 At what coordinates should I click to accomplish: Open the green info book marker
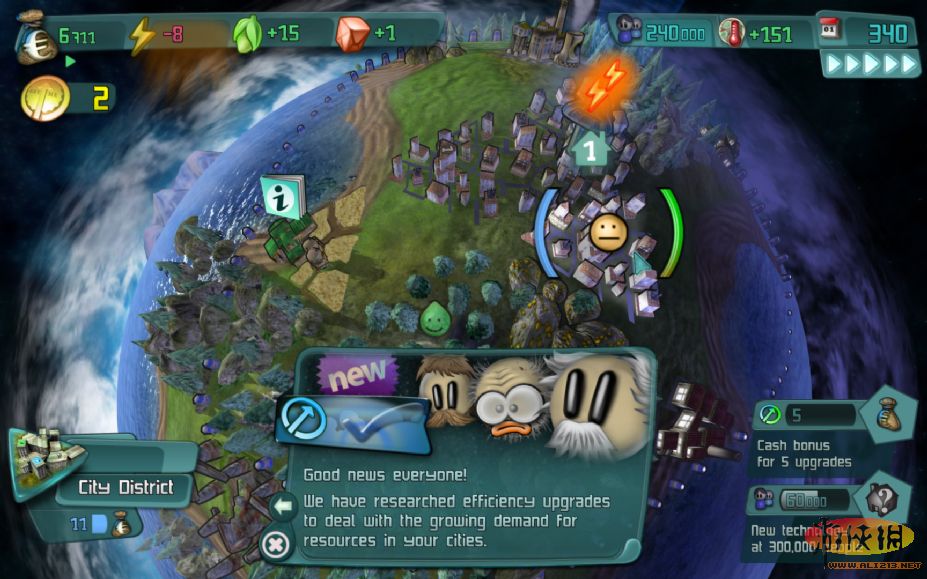coord(282,198)
